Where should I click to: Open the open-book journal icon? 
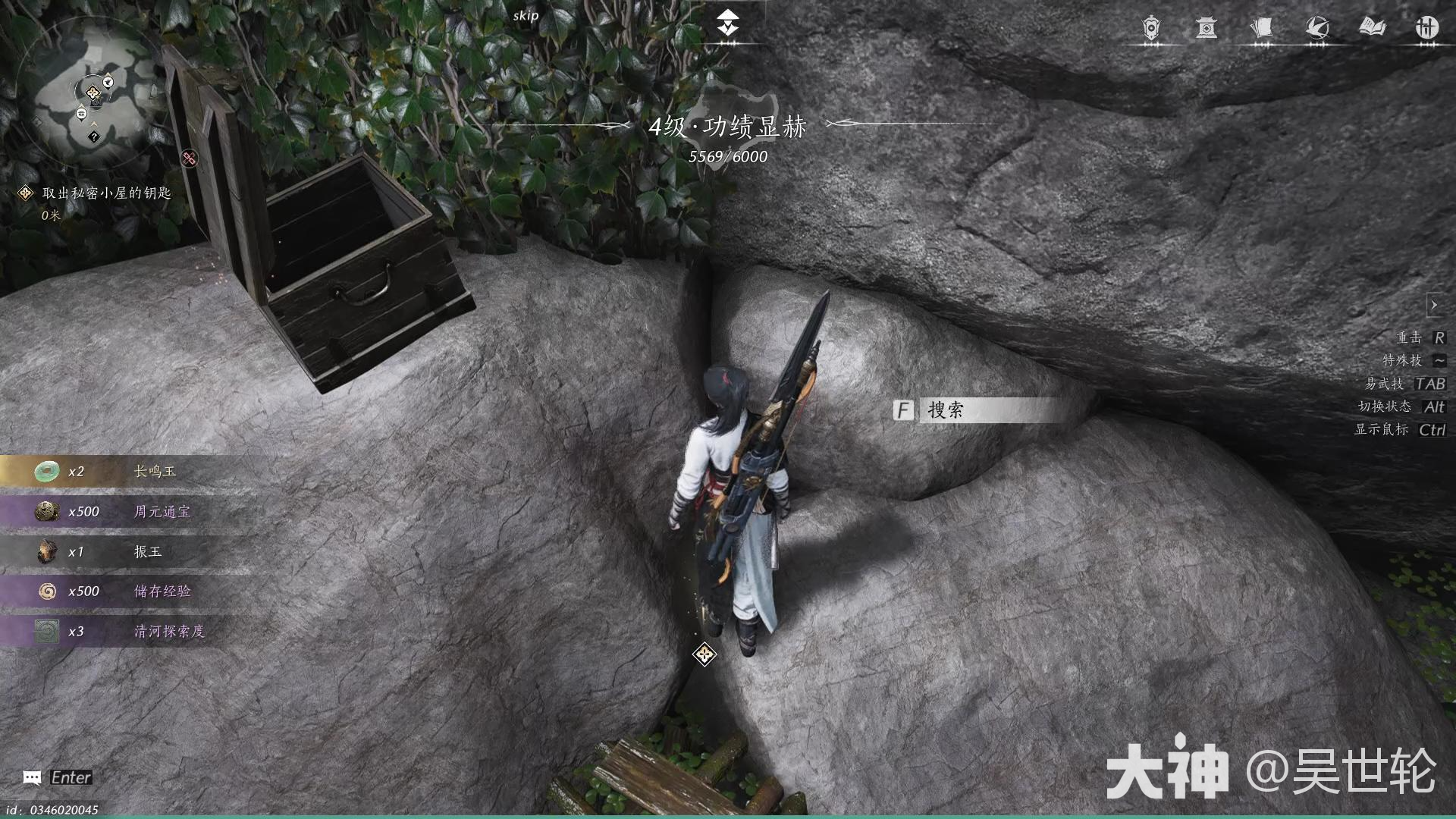tap(1372, 29)
